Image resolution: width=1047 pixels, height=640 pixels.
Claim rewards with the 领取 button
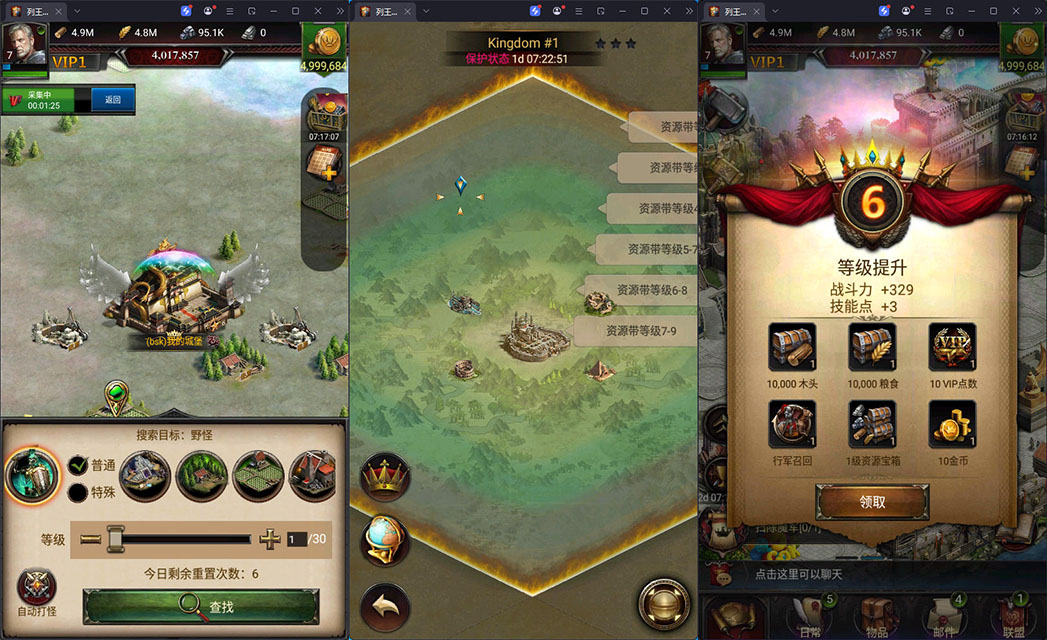(872, 502)
